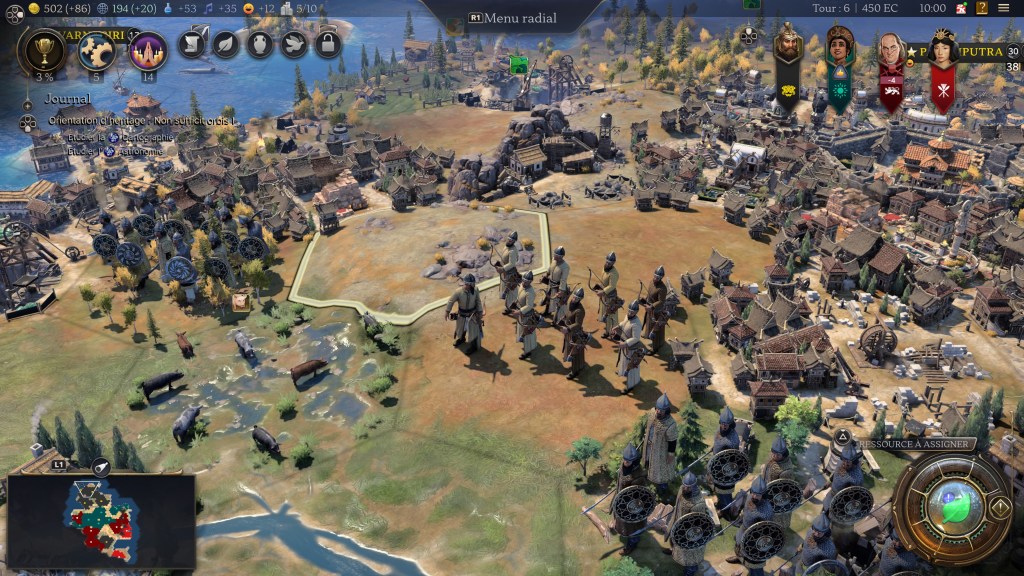Screen dimensions: 1024x576
Task: Click the minimap
Action: point(100,522)
